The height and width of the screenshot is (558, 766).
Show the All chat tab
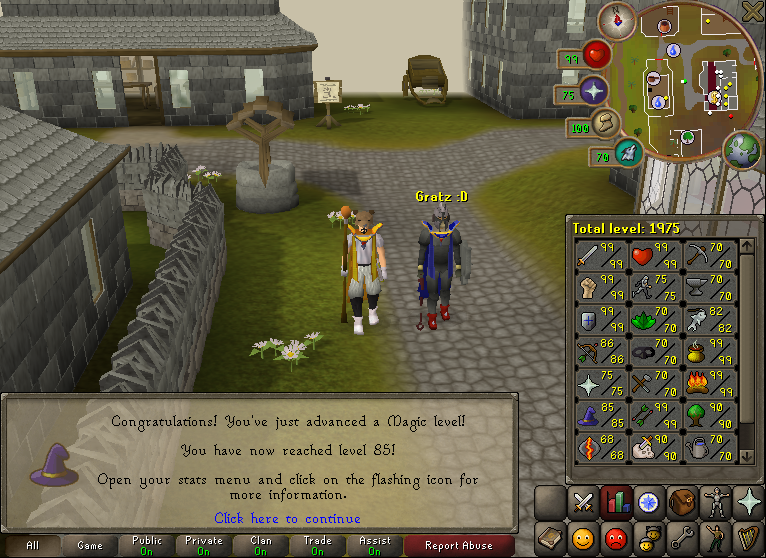33,546
